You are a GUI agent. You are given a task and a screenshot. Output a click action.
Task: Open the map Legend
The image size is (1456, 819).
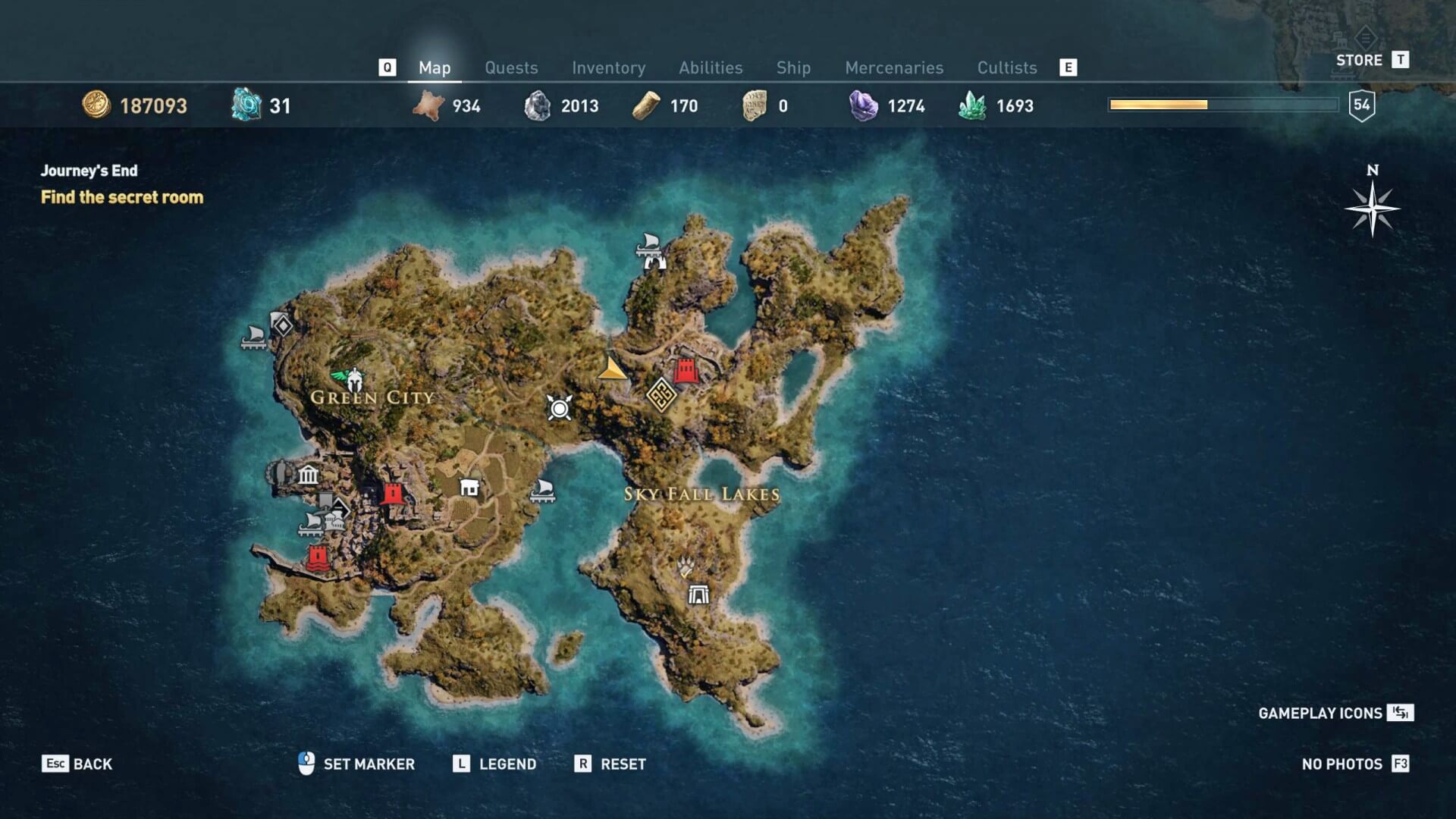point(495,764)
